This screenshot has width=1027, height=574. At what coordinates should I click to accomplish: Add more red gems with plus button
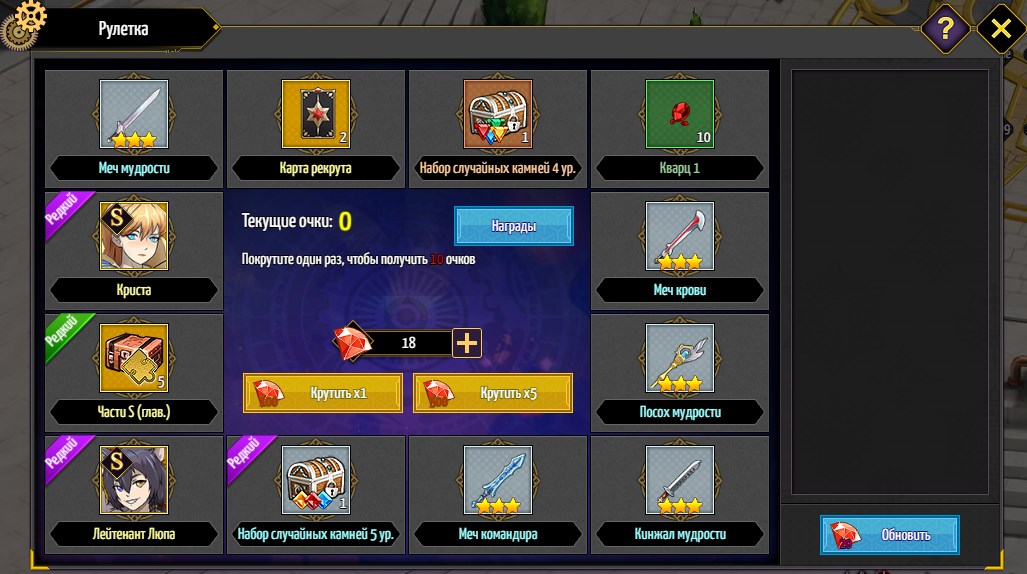pyautogui.click(x=468, y=343)
